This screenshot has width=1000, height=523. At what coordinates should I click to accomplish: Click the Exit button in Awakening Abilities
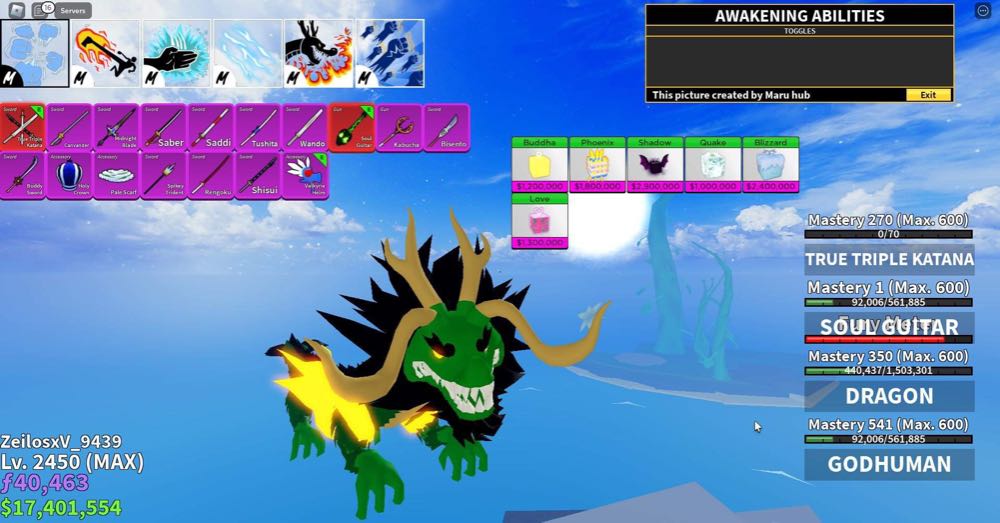[x=928, y=95]
